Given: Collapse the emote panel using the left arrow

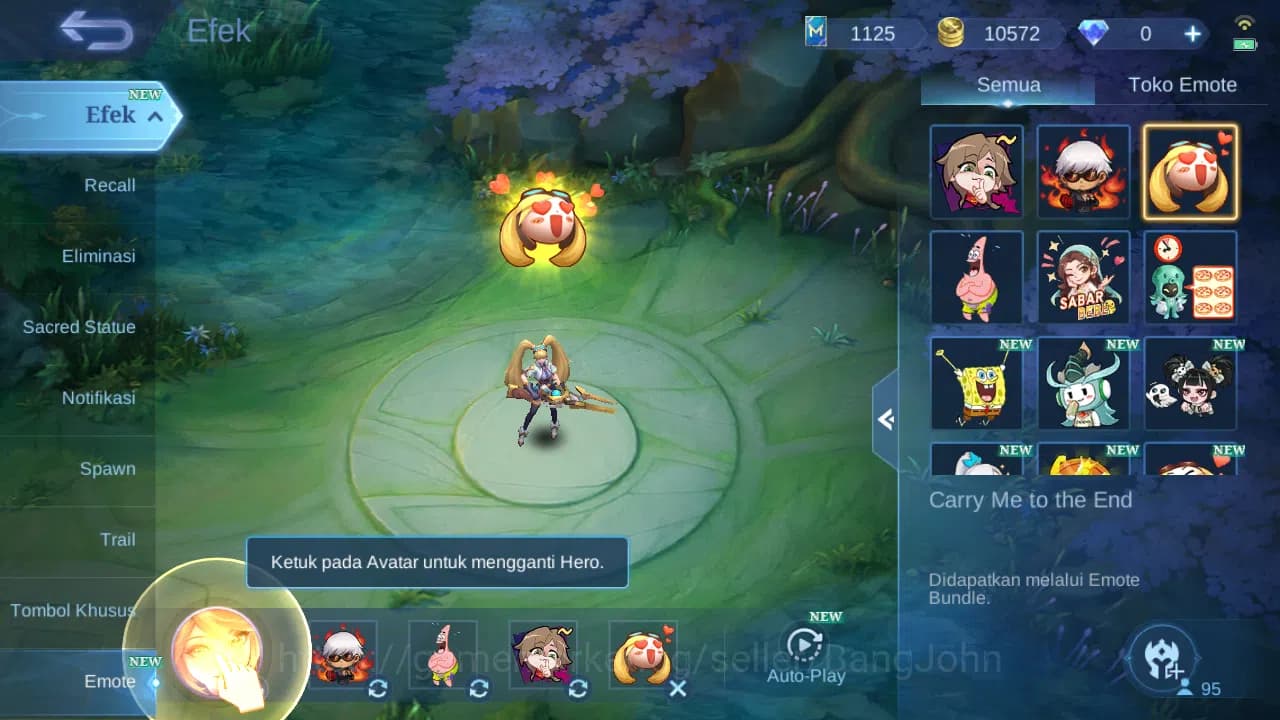Looking at the screenshot, I should 886,420.
